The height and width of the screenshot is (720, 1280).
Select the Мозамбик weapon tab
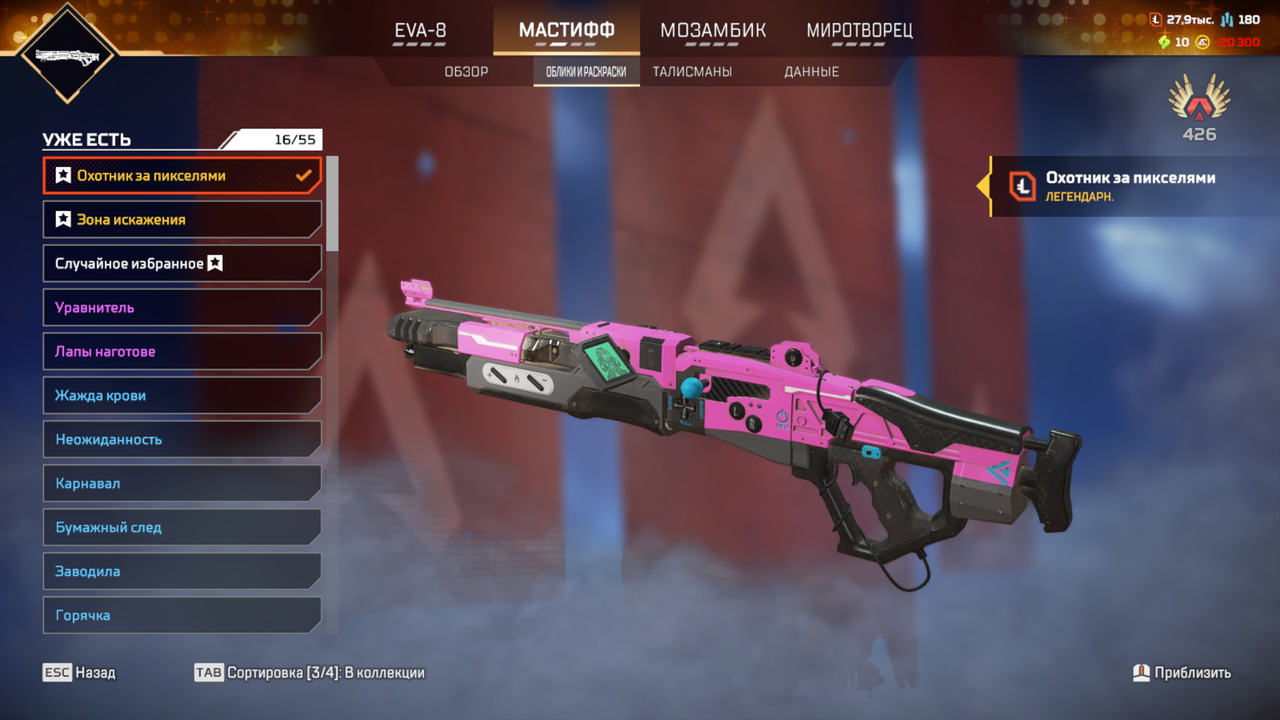point(713,31)
